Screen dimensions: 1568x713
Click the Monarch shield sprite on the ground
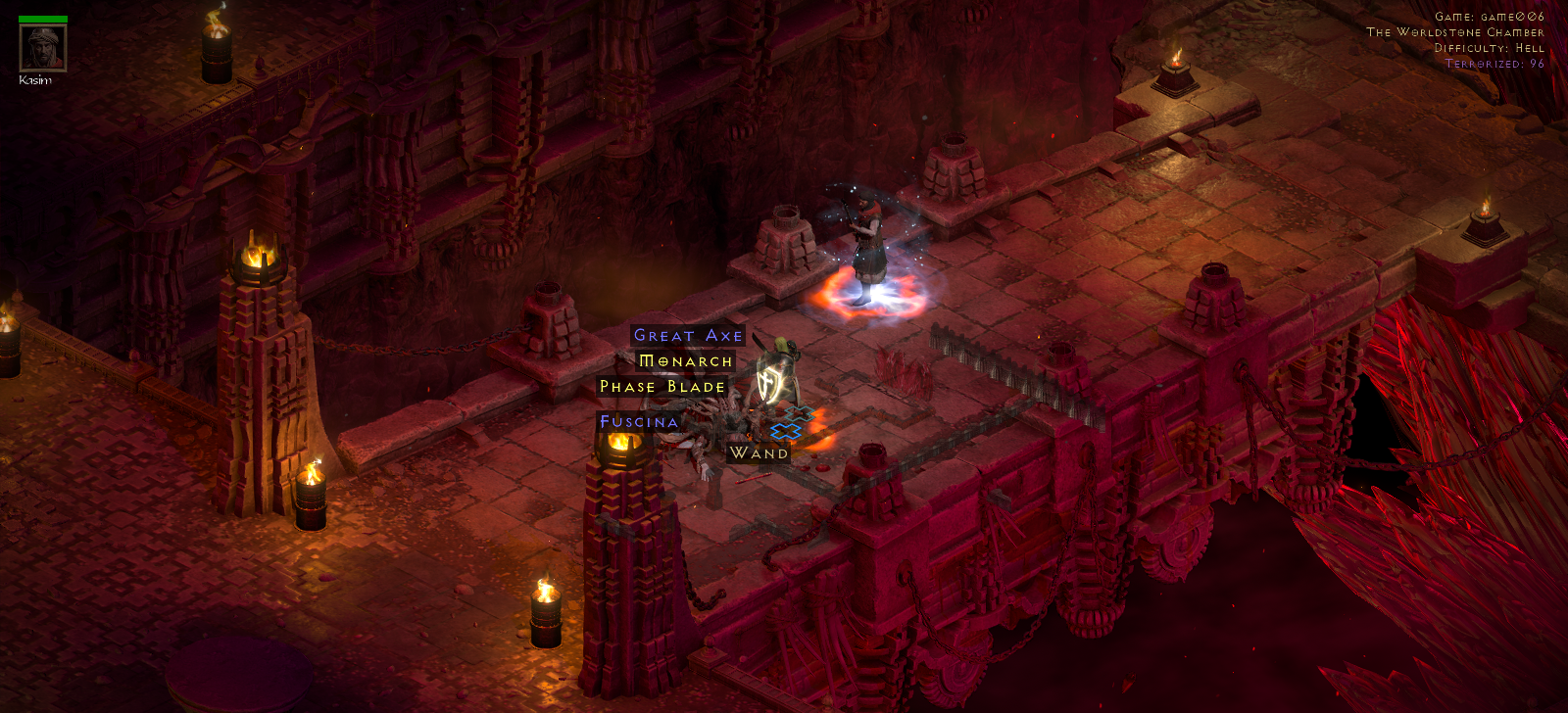tap(770, 383)
